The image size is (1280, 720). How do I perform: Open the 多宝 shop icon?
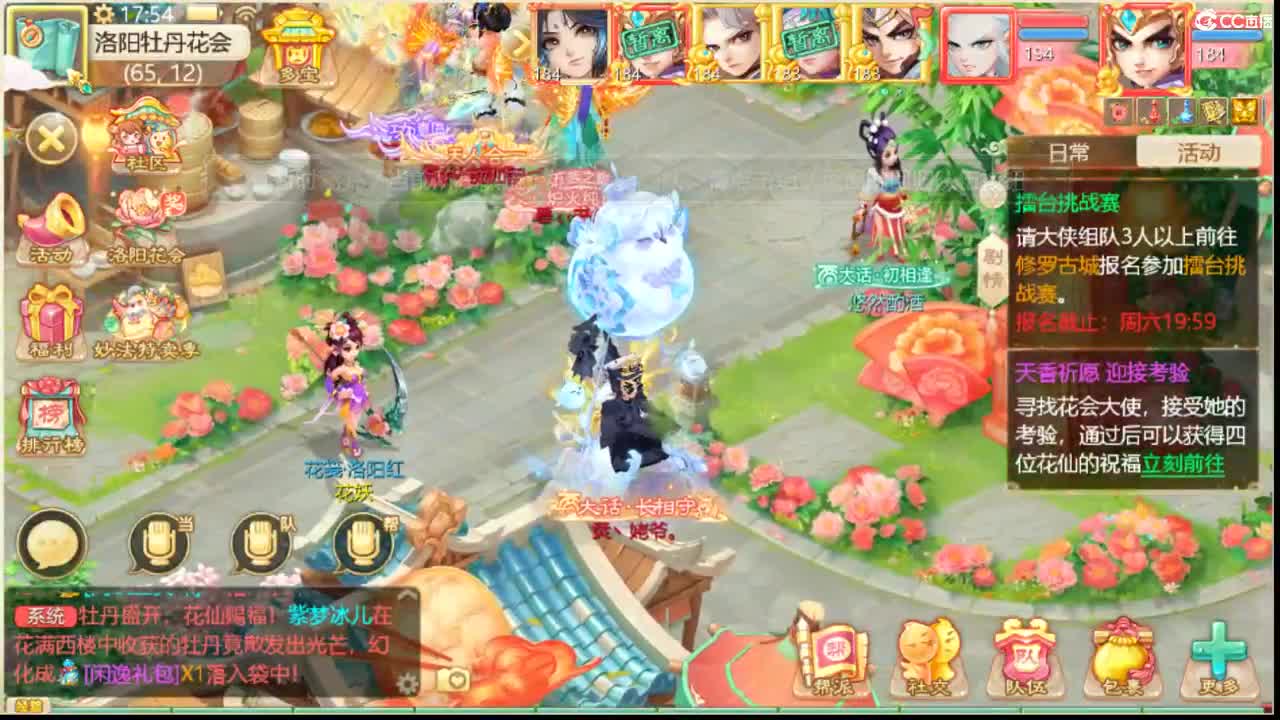295,50
